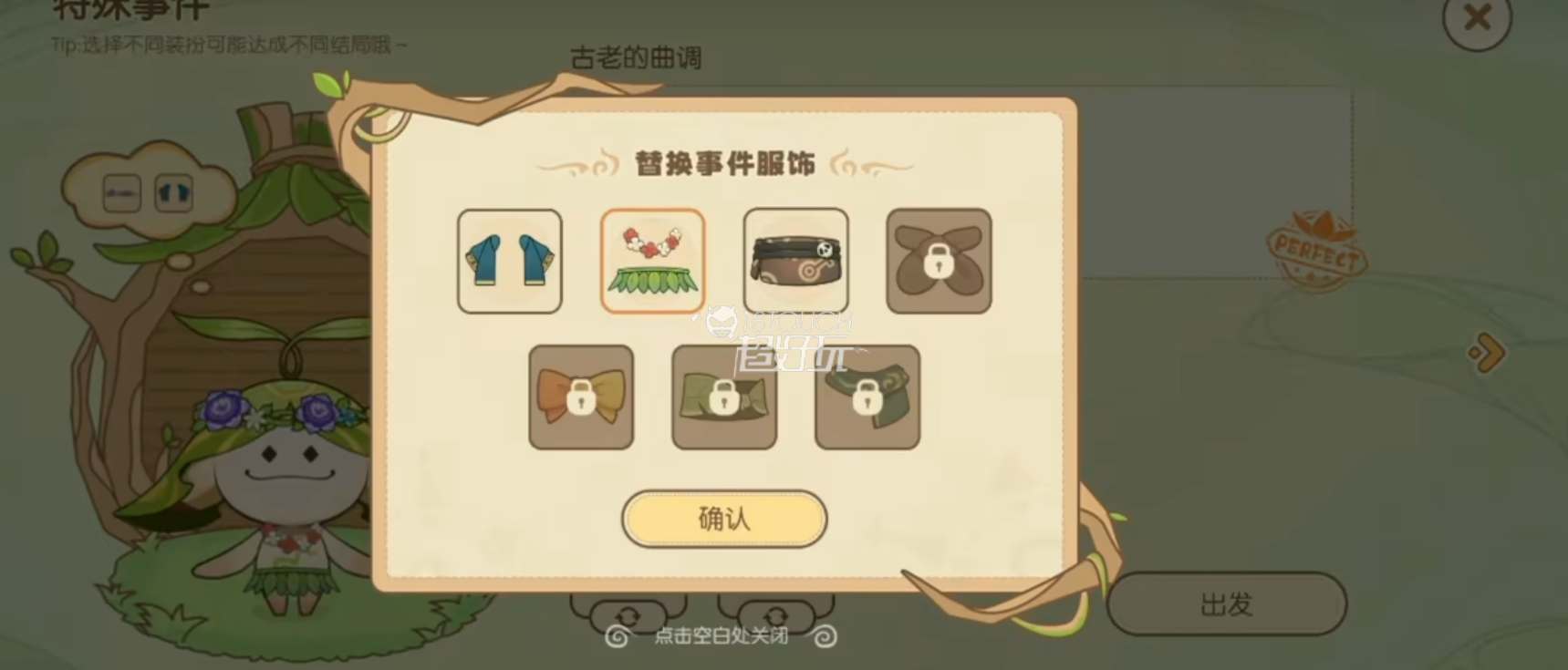
Task: Tap the hair accessory icon in the thought bubble
Action: [x=120, y=193]
